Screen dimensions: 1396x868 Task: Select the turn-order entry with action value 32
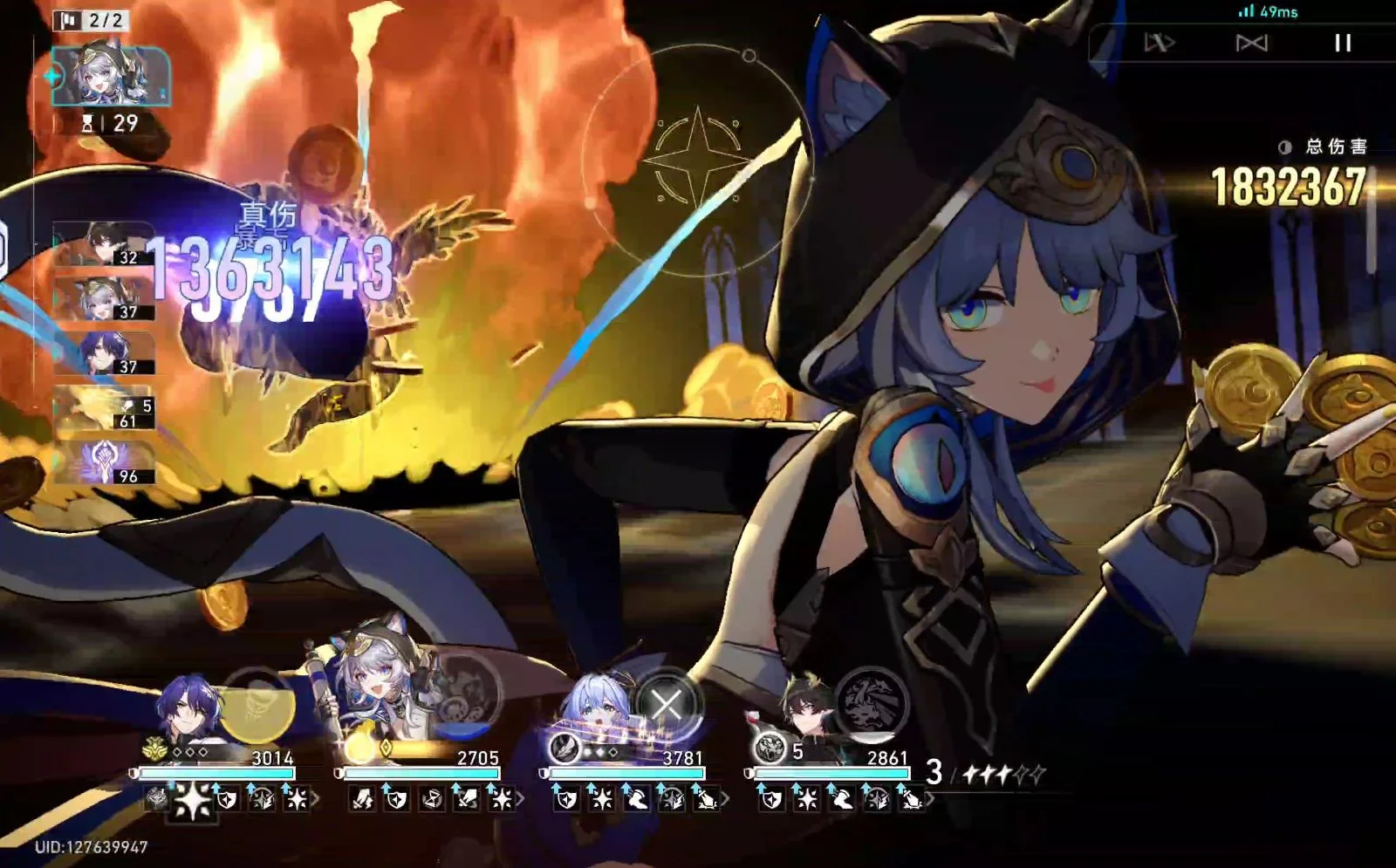point(103,244)
